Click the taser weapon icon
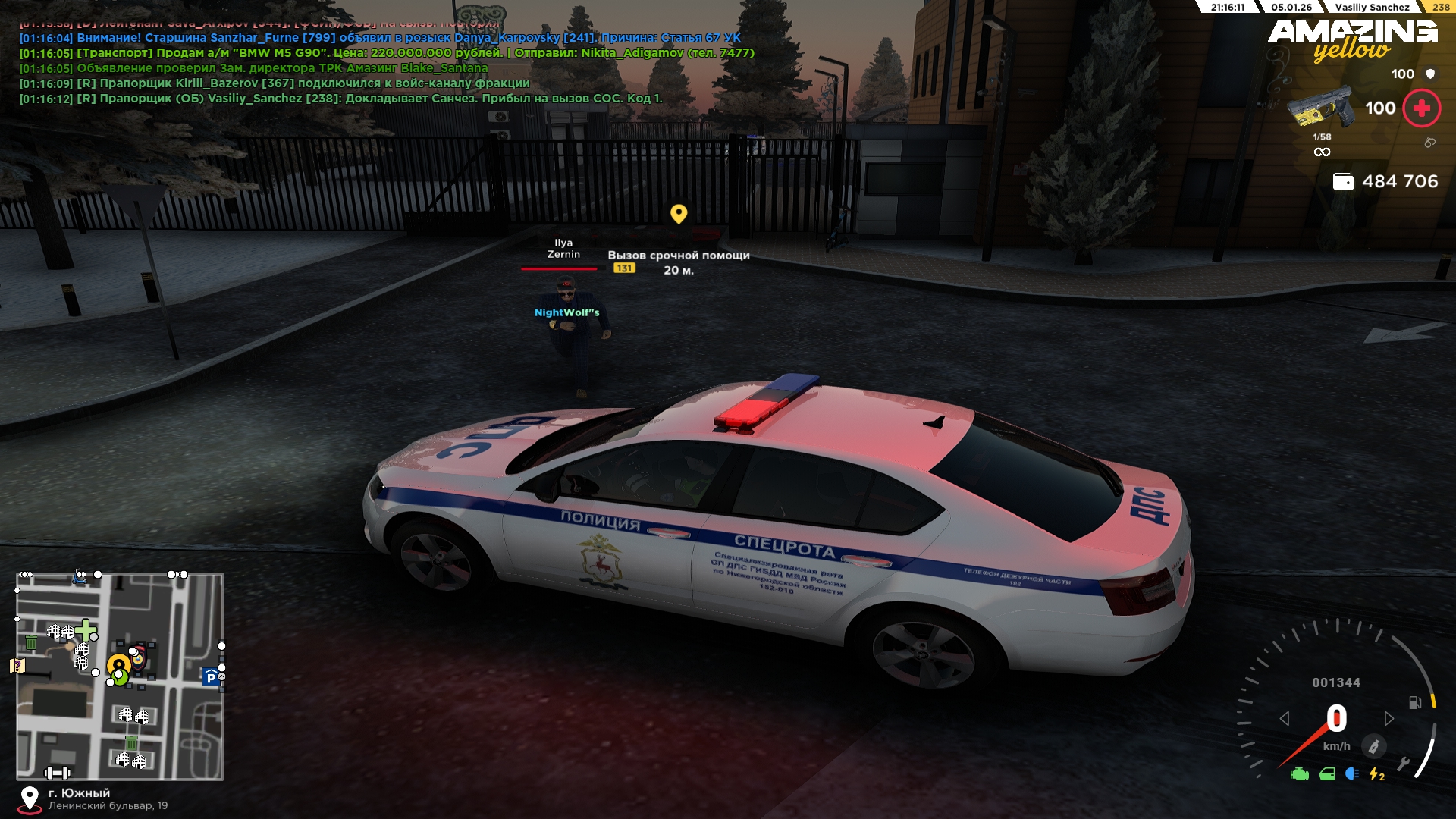The height and width of the screenshot is (819, 1456). click(x=1320, y=109)
